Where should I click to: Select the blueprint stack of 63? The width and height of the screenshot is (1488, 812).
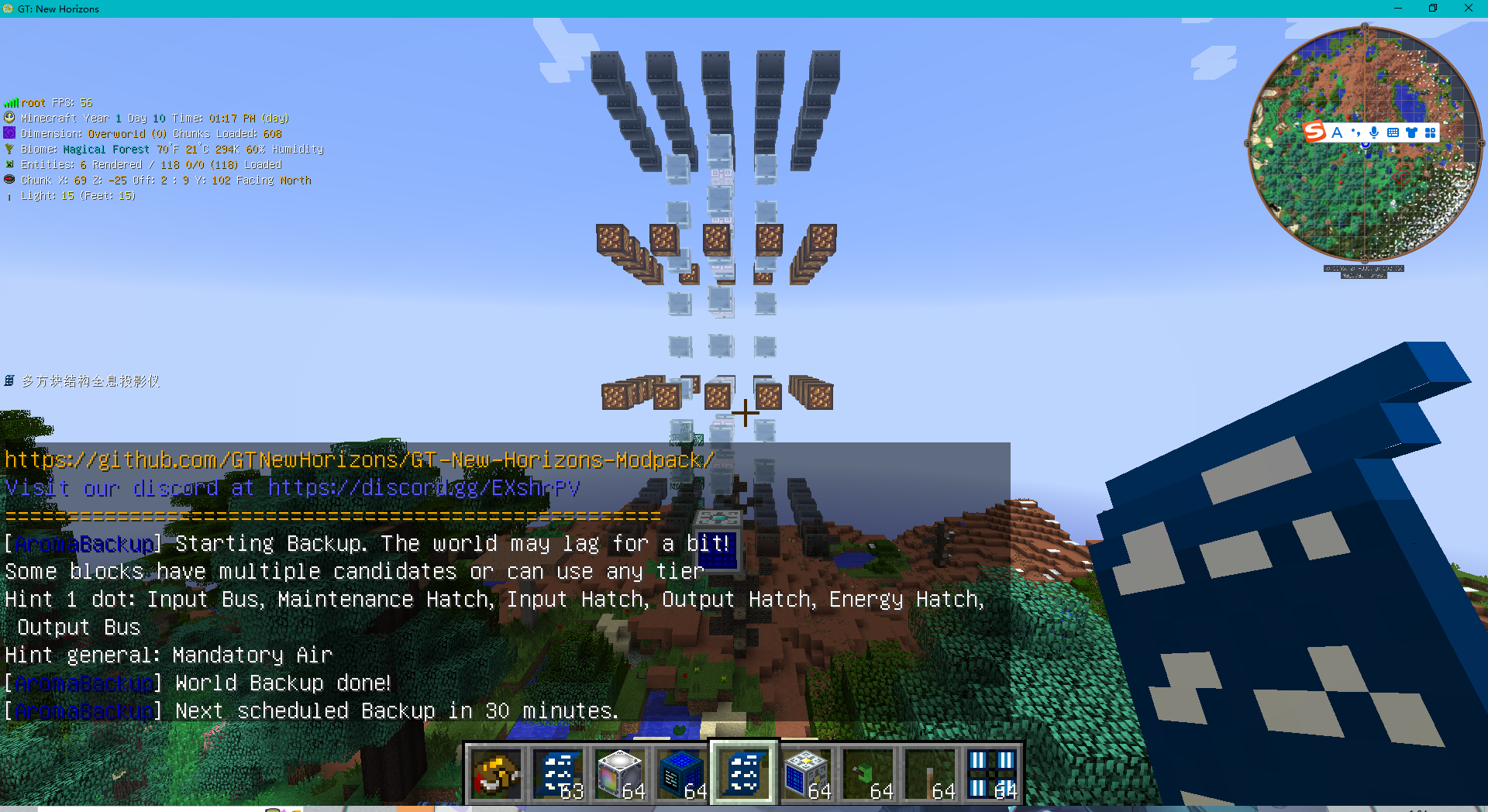[x=559, y=773]
